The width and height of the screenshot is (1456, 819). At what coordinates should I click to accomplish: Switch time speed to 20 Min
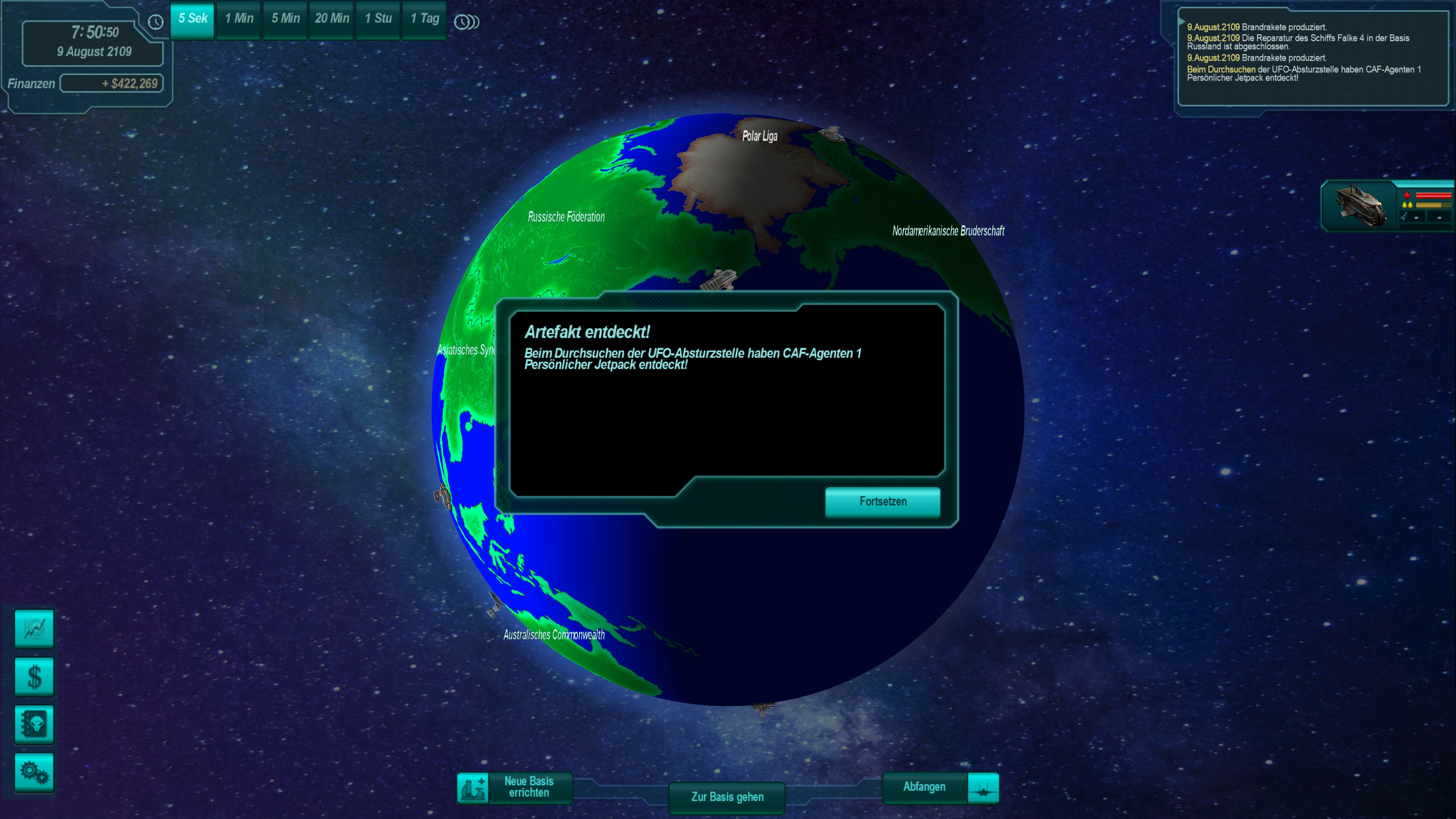[332, 19]
